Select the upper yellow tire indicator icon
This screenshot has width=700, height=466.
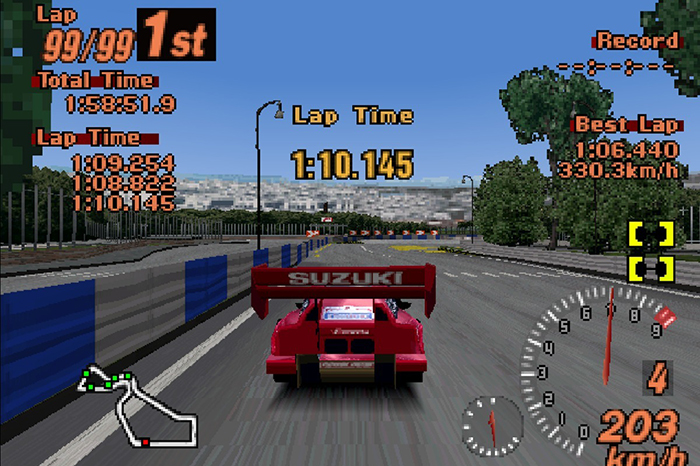(x=650, y=233)
